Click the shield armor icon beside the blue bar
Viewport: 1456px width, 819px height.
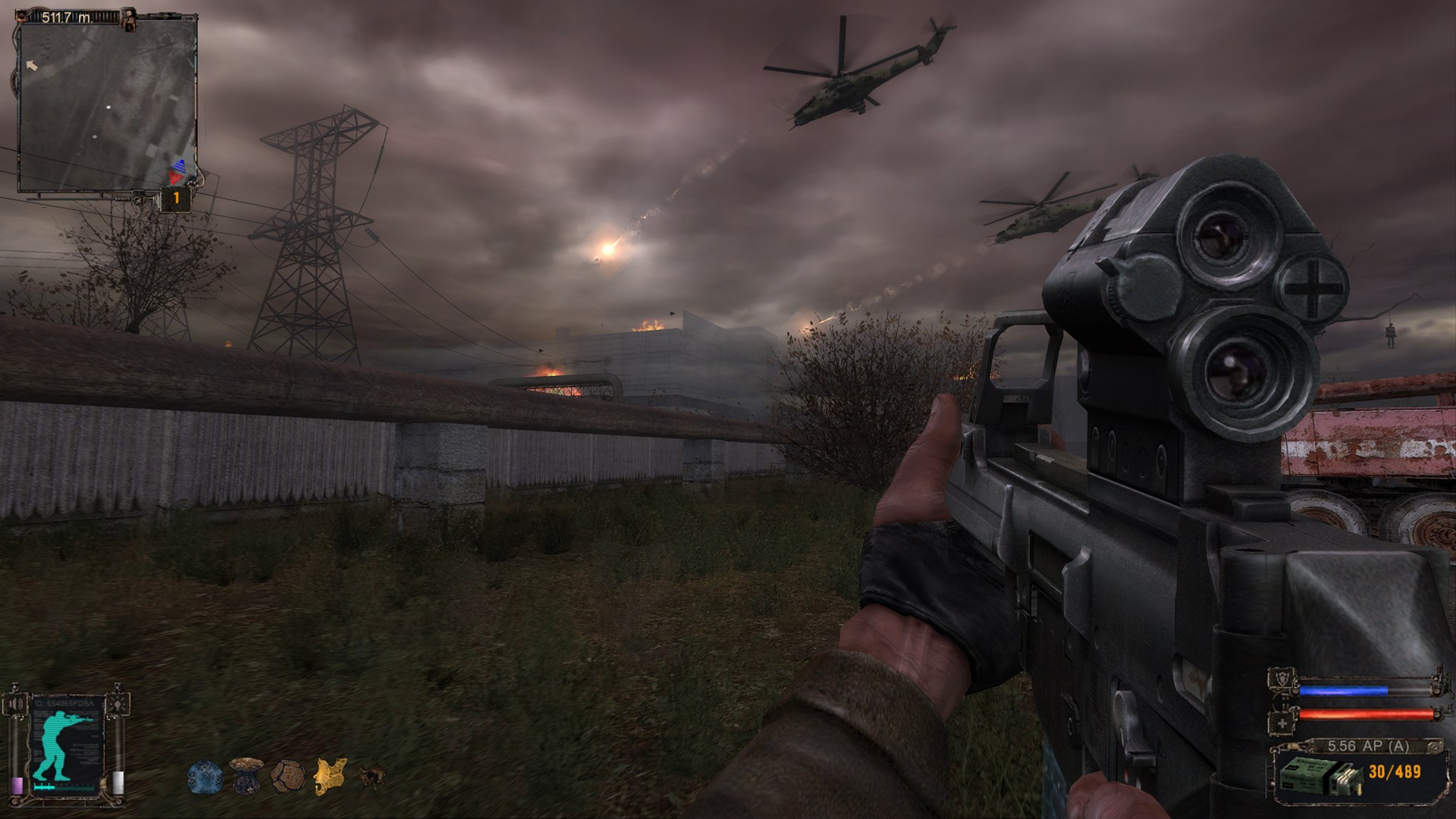pos(1280,681)
